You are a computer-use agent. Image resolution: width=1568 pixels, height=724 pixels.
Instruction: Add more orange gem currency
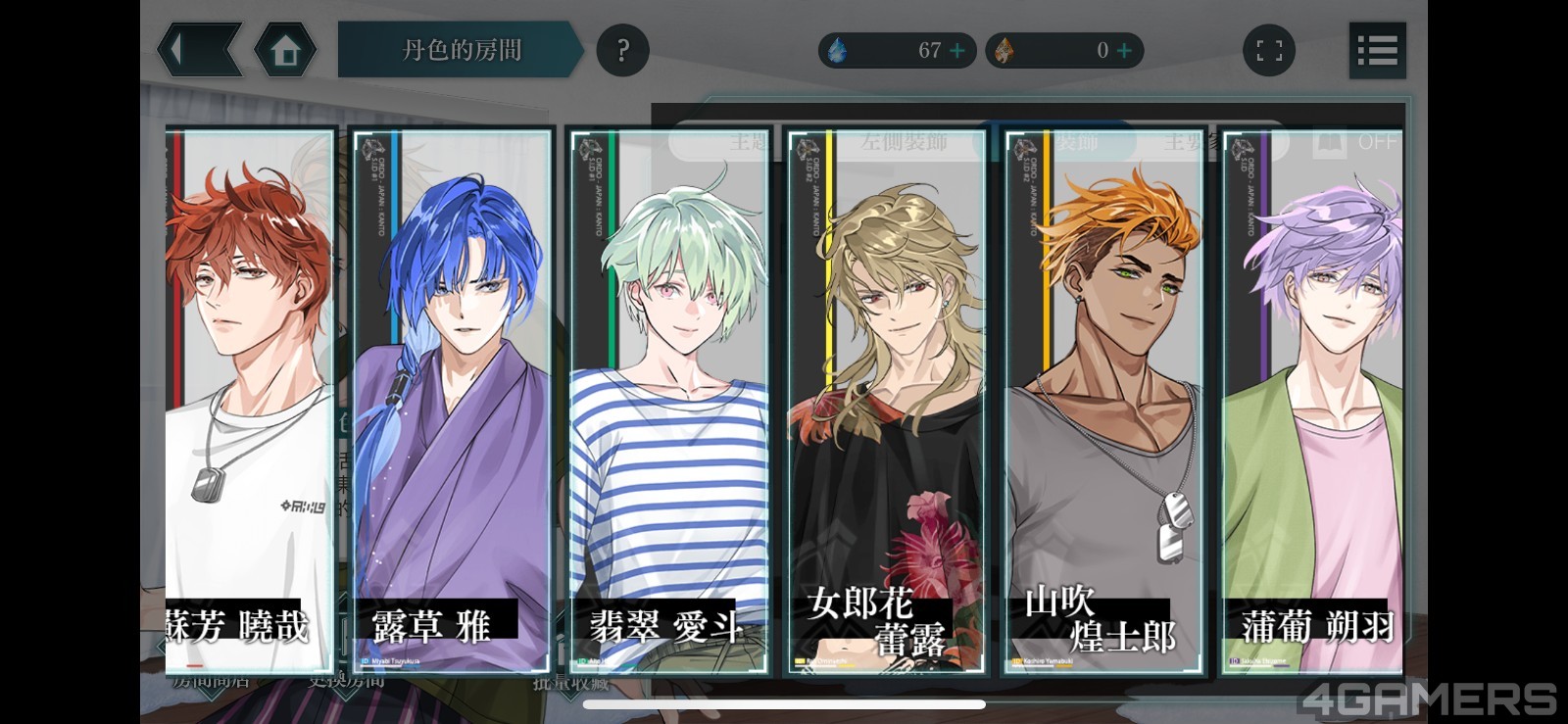coord(1125,50)
